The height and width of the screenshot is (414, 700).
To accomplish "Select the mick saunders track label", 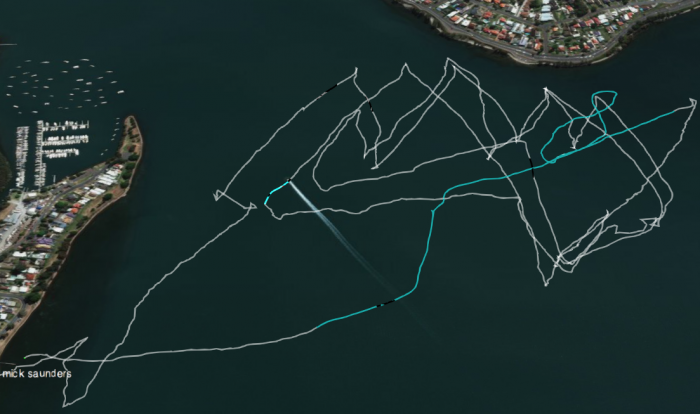I will click(x=38, y=374).
